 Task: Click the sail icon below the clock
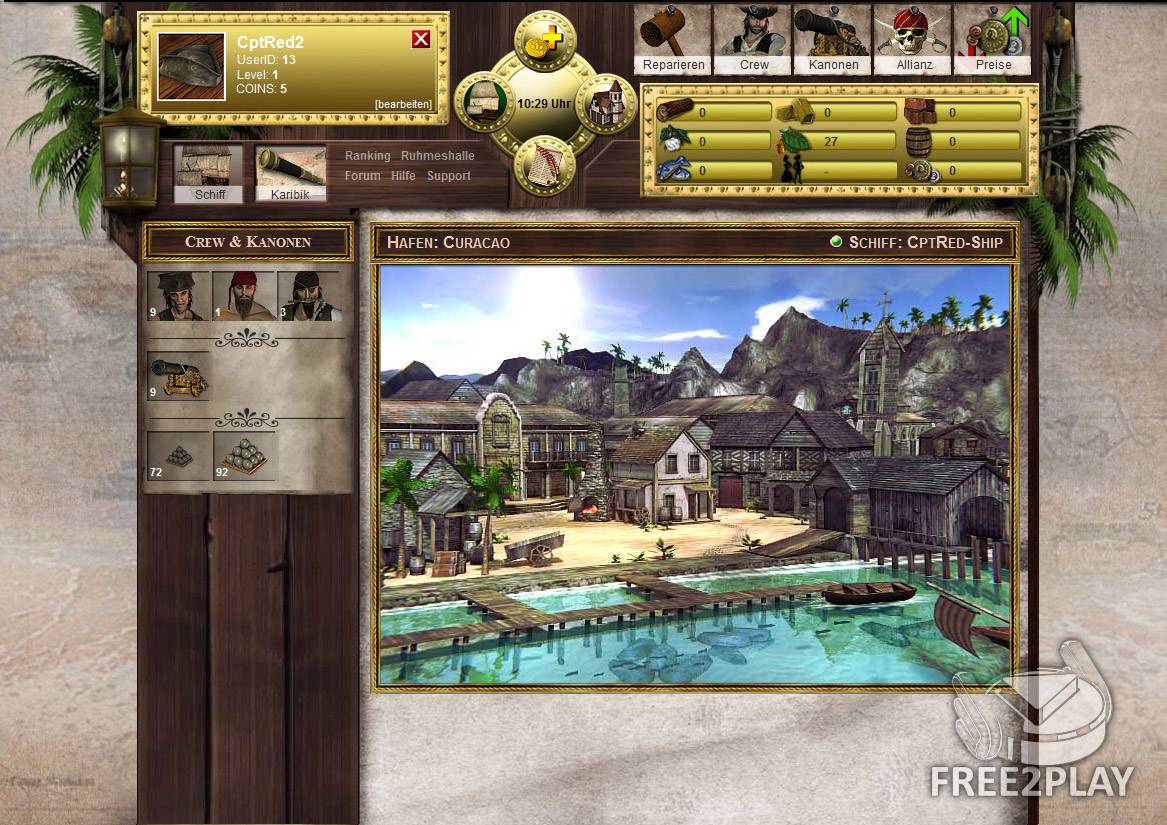click(545, 166)
